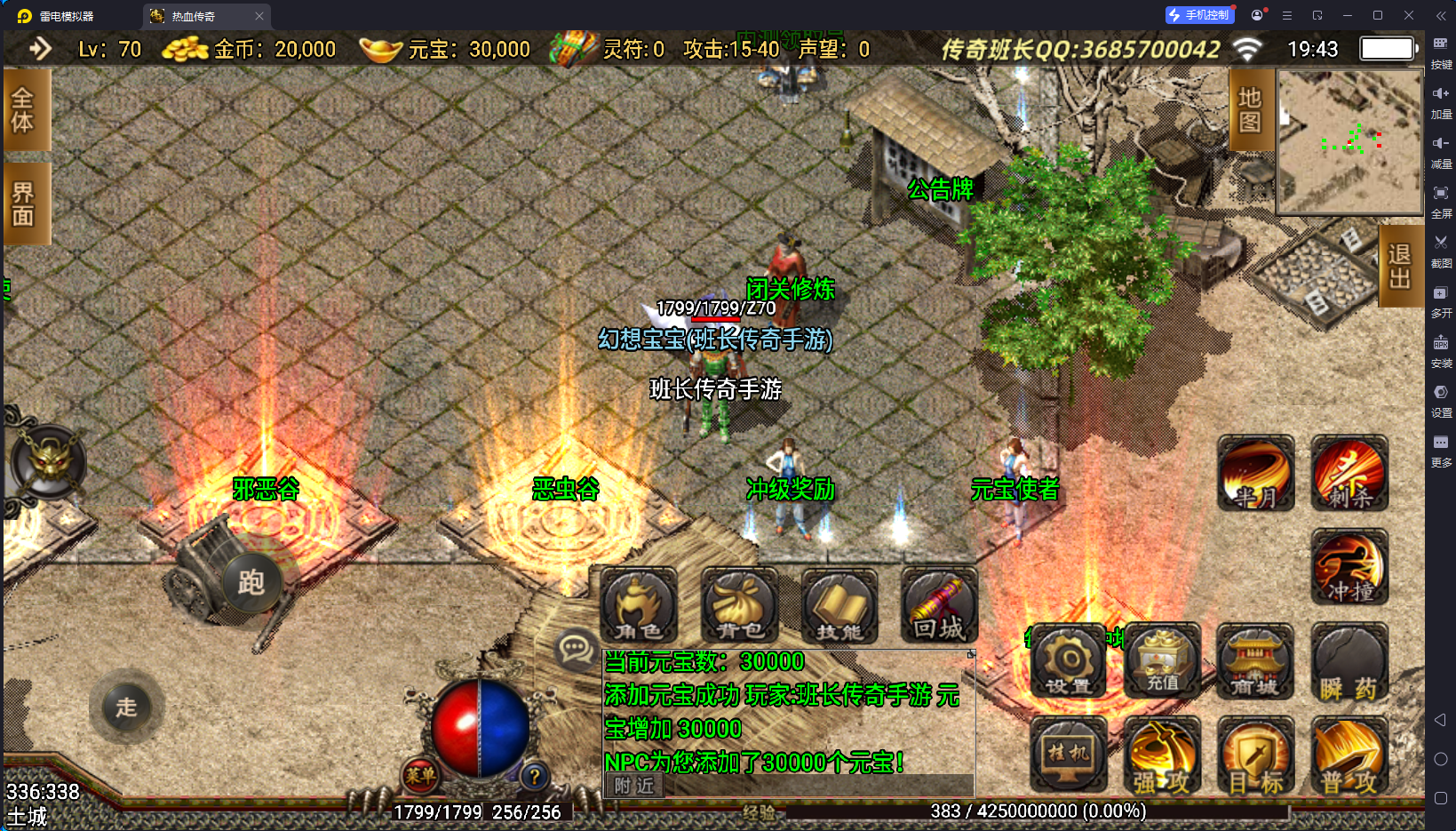Activate the 刺杀 assassinate skill
Screen dimensions: 1456x831
coord(1349,474)
